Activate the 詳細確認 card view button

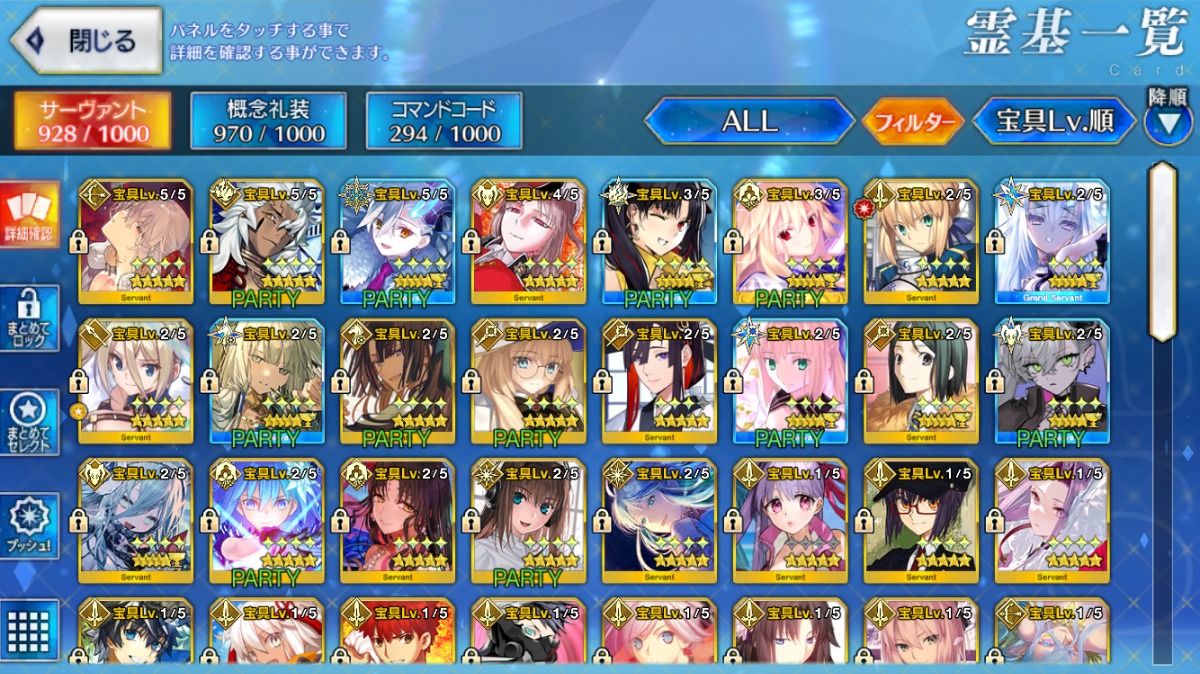tap(29, 216)
